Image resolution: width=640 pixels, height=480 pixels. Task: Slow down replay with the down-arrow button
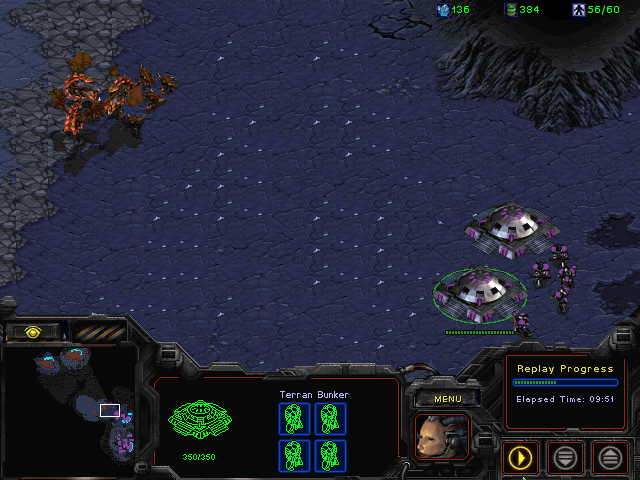(x=565, y=458)
